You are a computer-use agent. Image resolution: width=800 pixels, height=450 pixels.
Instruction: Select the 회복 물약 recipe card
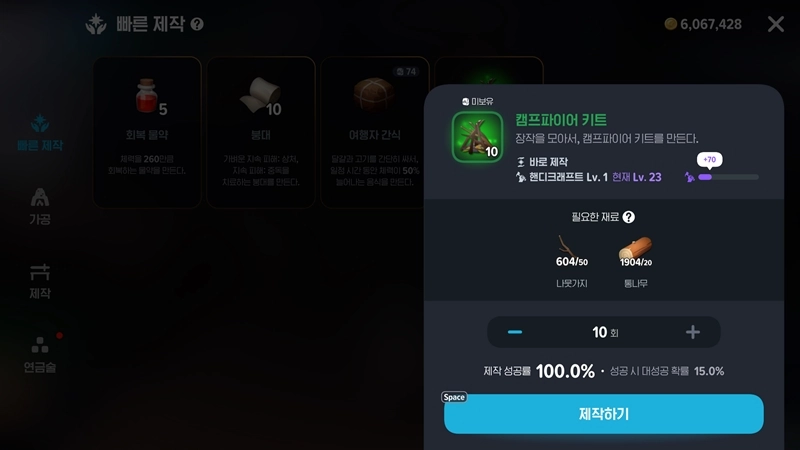[x=147, y=130]
